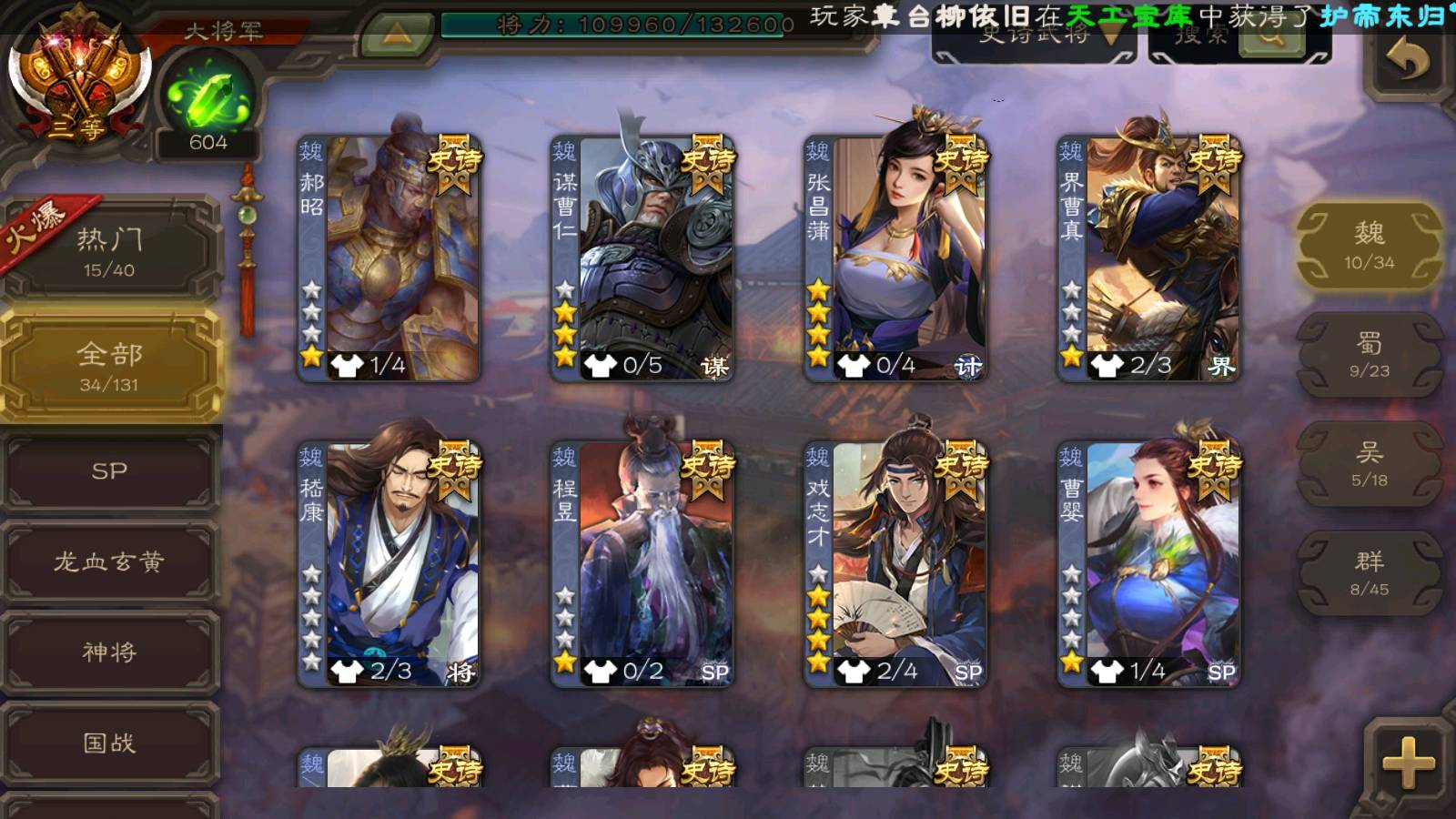Image resolution: width=1456 pixels, height=819 pixels.
Task: Switch to the 全部 category tab
Action: pyautogui.click(x=109, y=366)
